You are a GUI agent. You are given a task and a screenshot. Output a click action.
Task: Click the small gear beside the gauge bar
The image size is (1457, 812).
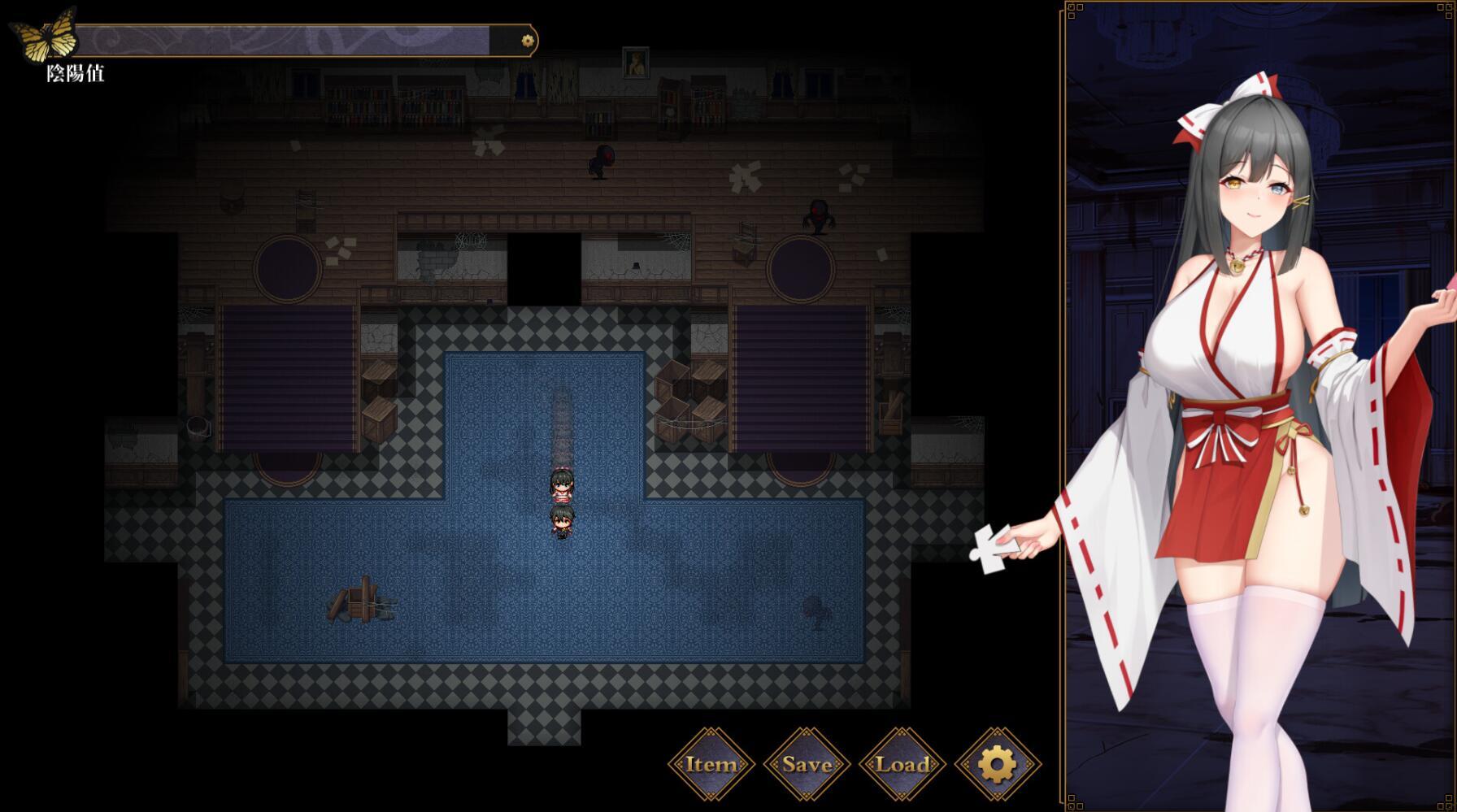(527, 38)
